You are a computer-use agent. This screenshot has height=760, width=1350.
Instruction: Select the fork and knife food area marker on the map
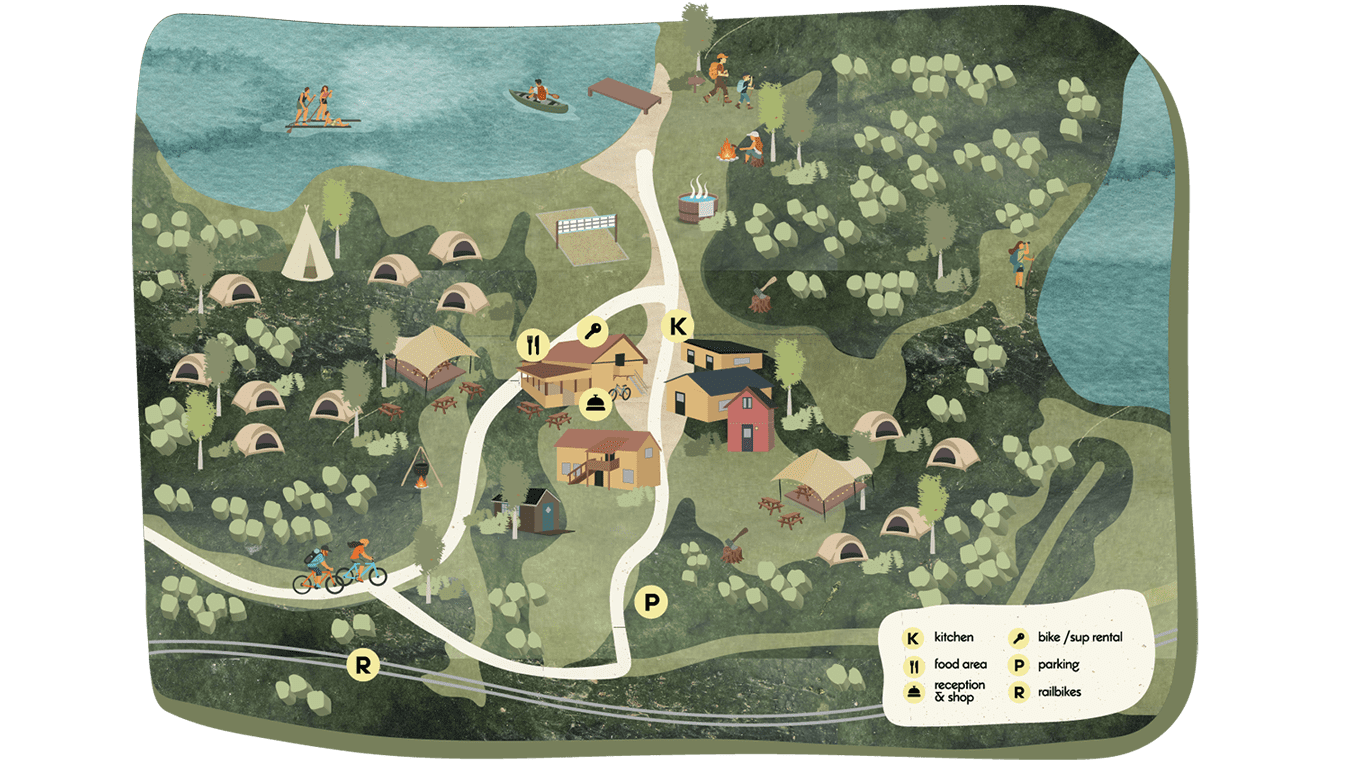tap(532, 346)
